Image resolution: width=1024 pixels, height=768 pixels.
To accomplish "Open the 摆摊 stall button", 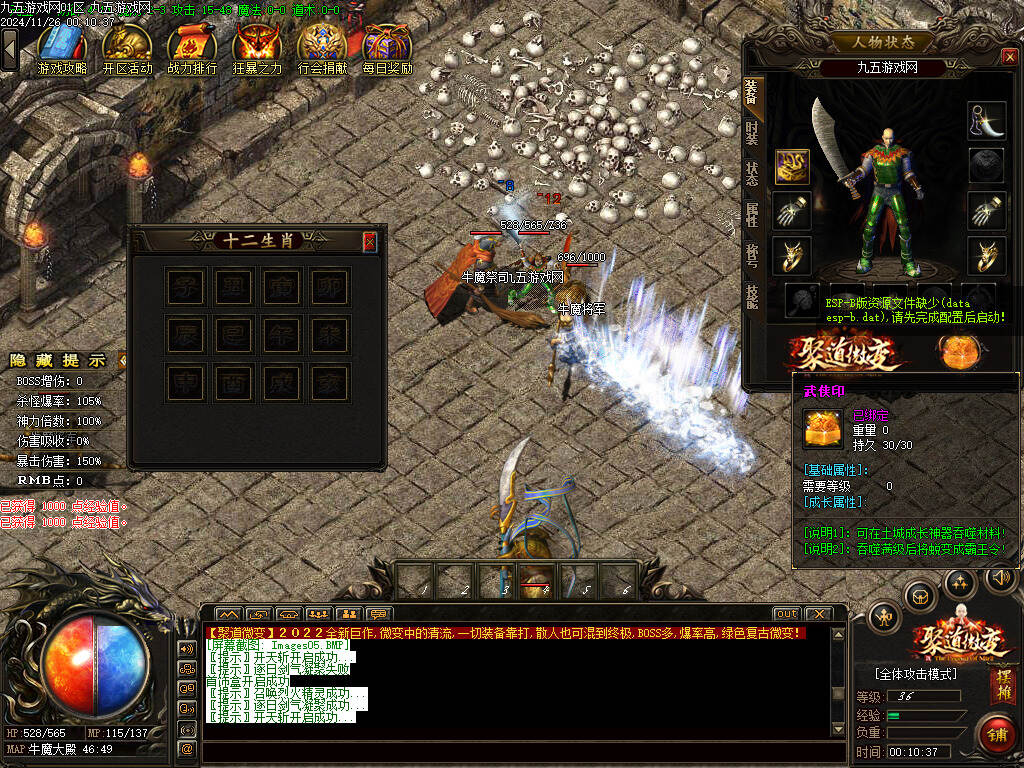I will [x=1001, y=686].
